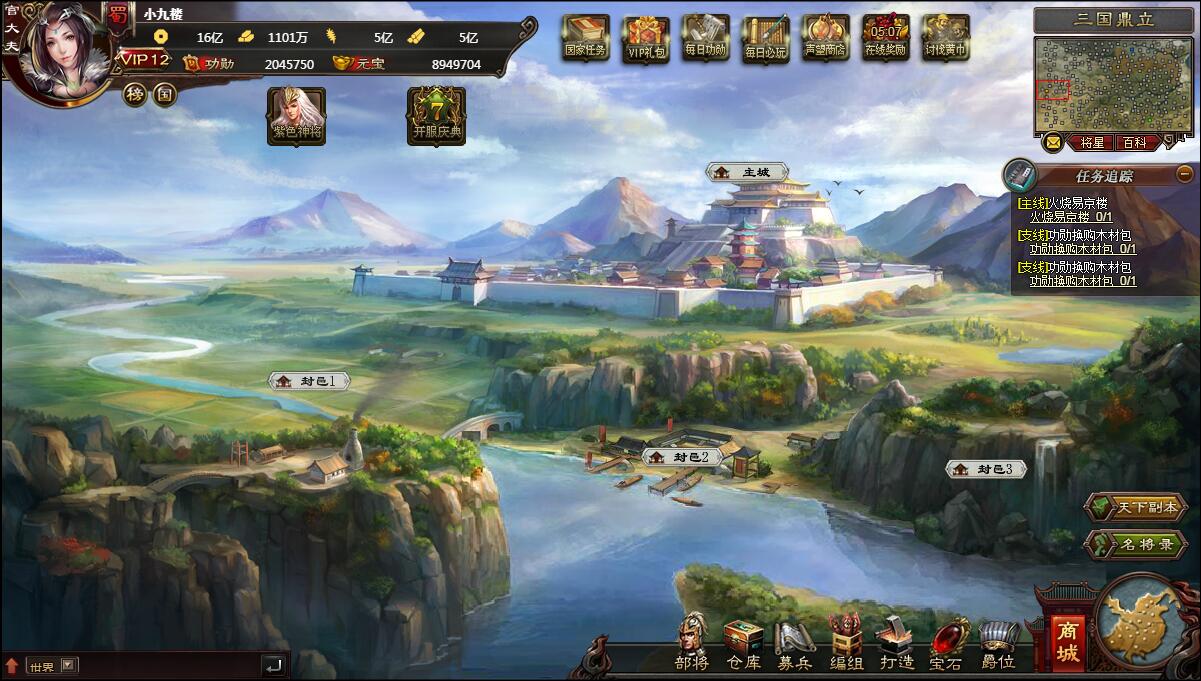Image resolution: width=1201 pixels, height=681 pixels.
Task: Claim the VIP礼包 gift pack
Action: coord(646,37)
